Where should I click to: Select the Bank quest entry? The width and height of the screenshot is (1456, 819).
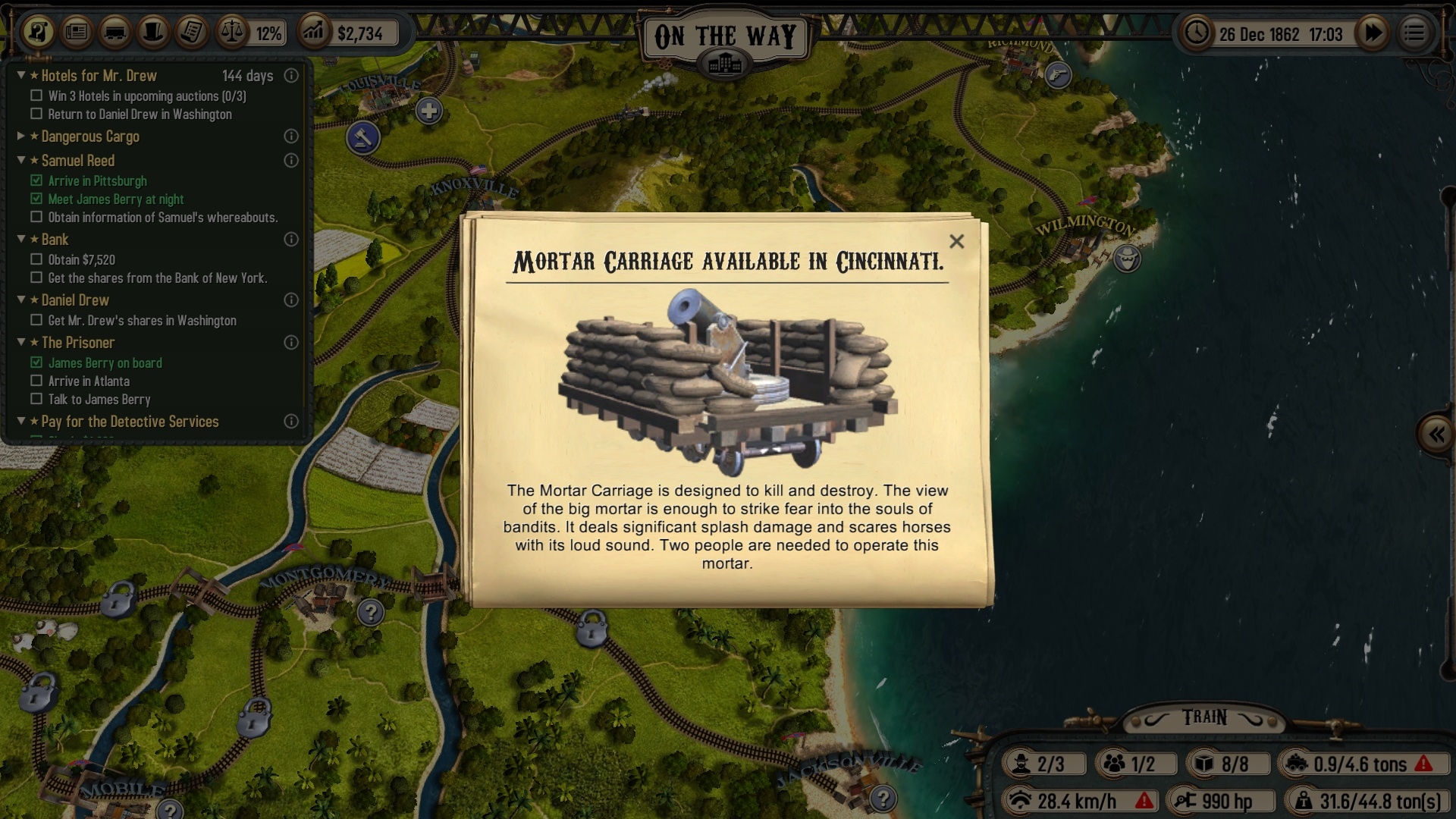tap(55, 240)
